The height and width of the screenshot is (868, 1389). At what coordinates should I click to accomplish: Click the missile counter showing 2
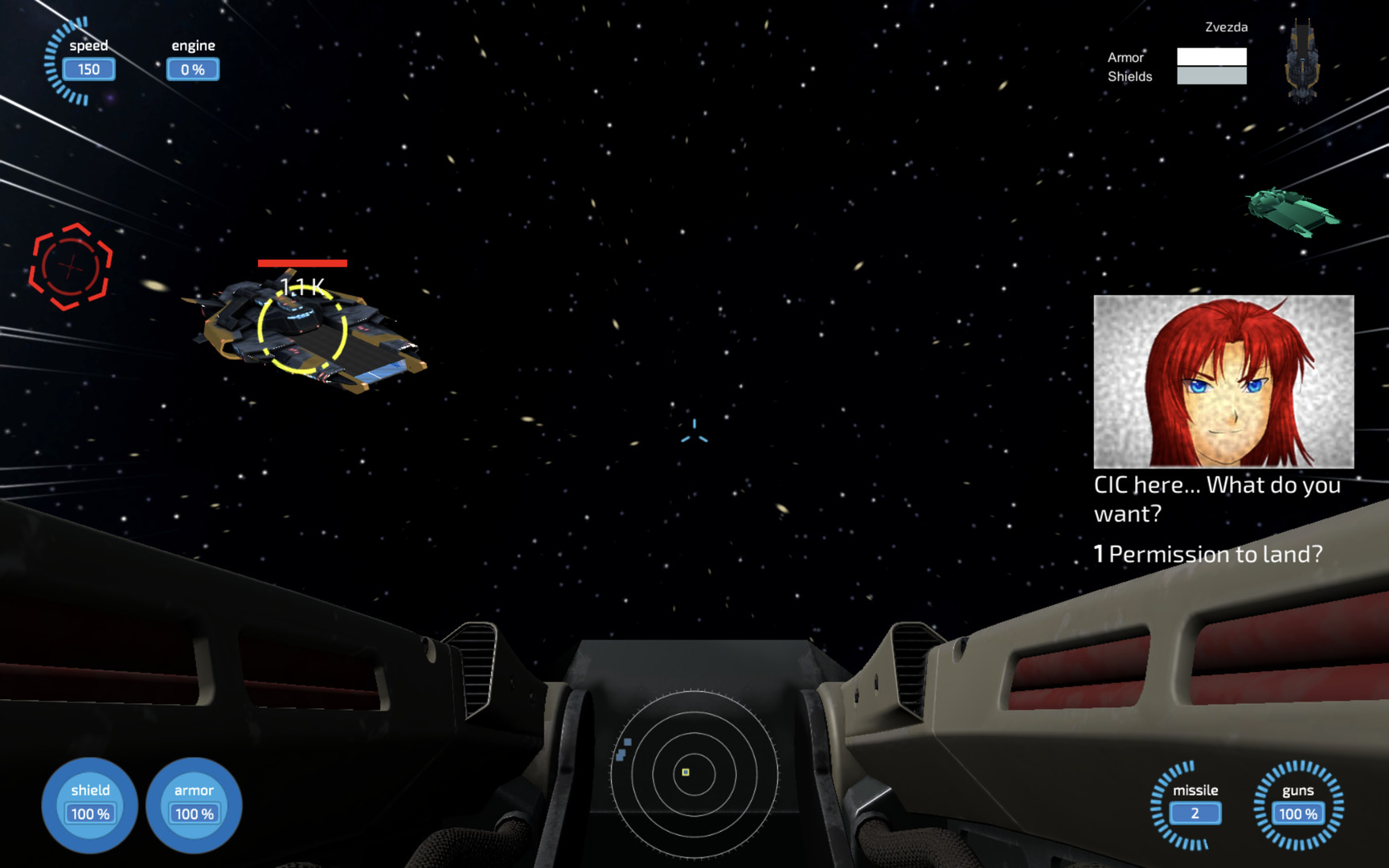point(1195,813)
